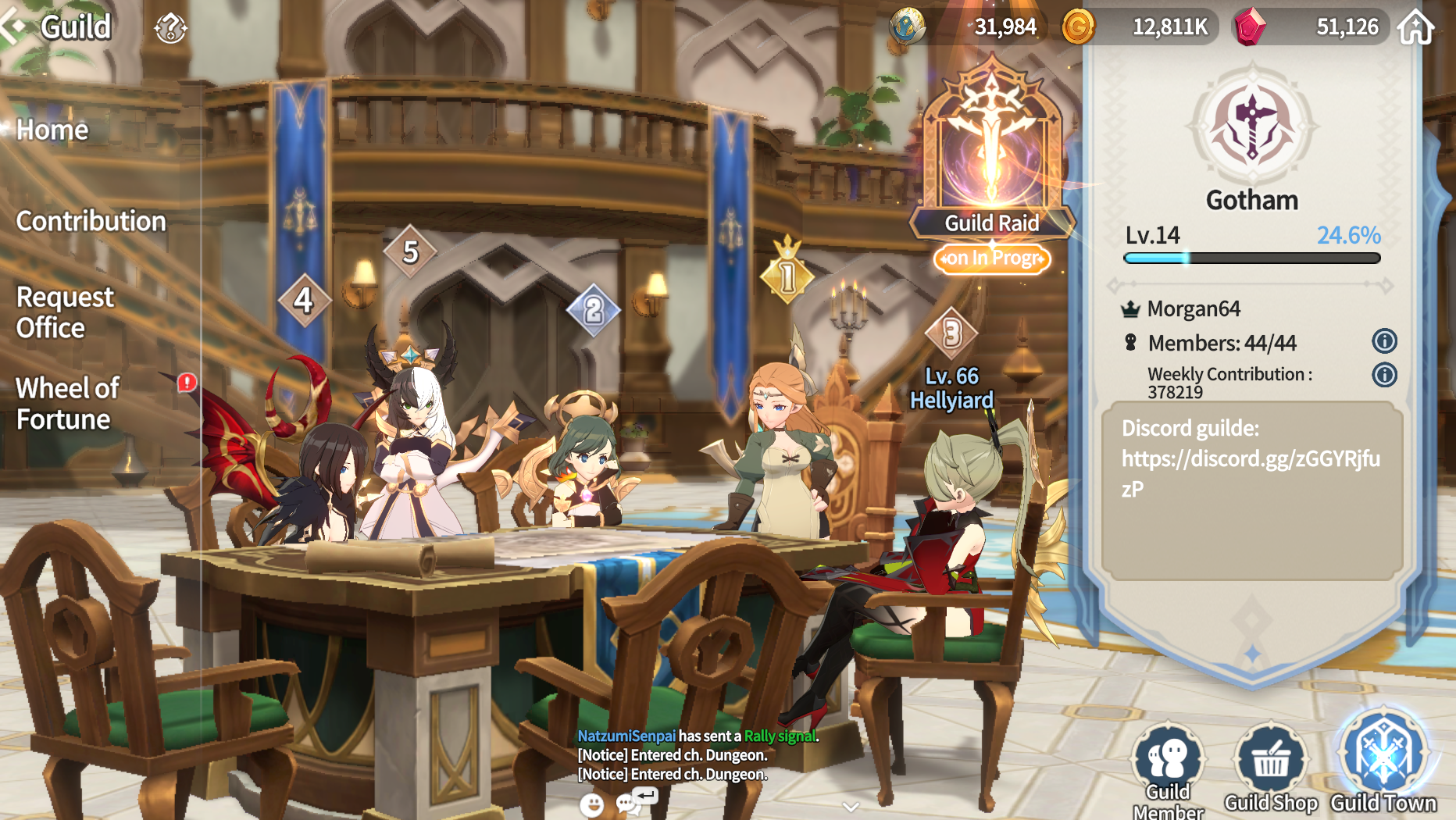The height and width of the screenshot is (820, 1456).
Task: Go back using the Guild back arrow
Action: point(14,27)
